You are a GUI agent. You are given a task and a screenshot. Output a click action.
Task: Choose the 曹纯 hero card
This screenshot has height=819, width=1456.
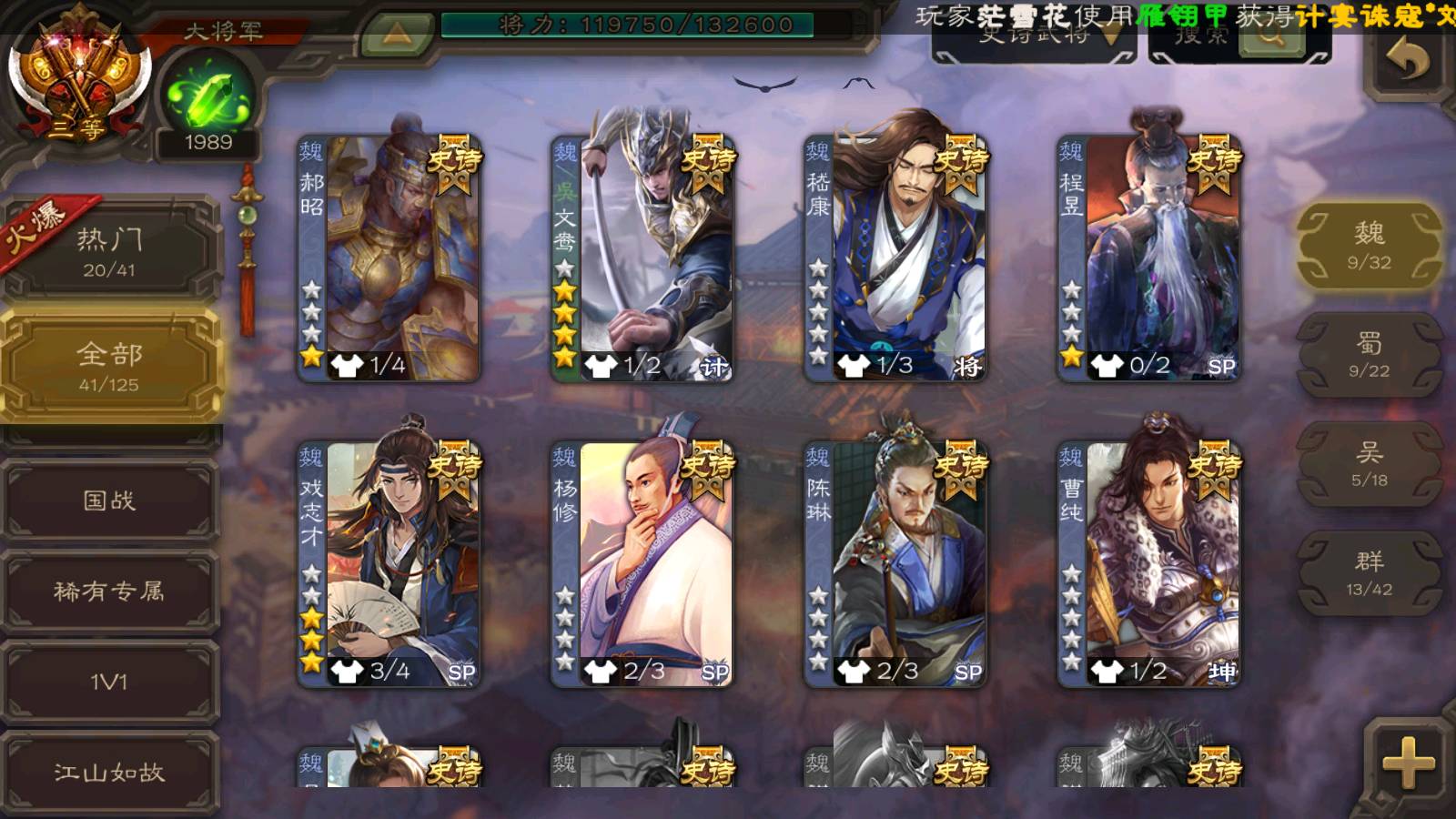1148,563
